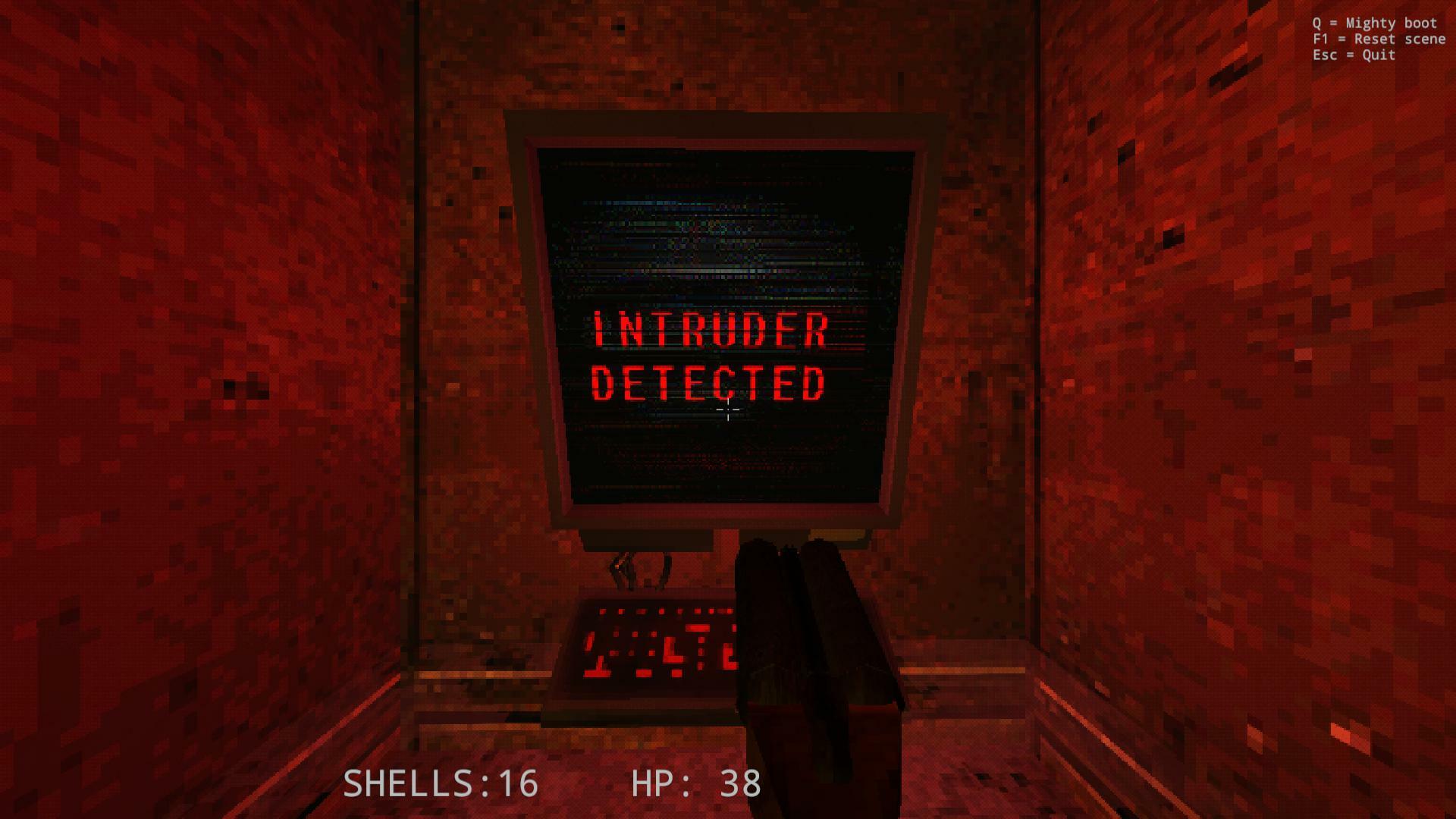Click the word INTRUDER on the screen
Screen dimensions: 1456x819
click(x=713, y=328)
